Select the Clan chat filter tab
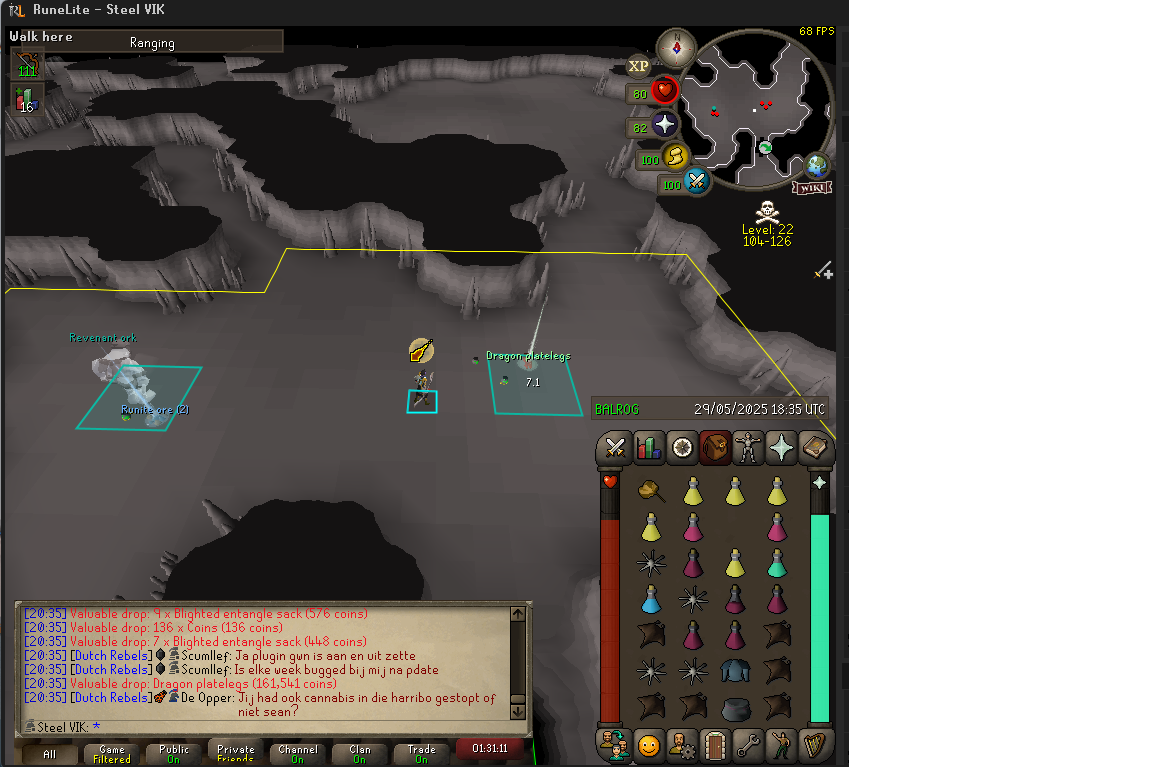Screen dimensions: 1152x767 [x=359, y=753]
